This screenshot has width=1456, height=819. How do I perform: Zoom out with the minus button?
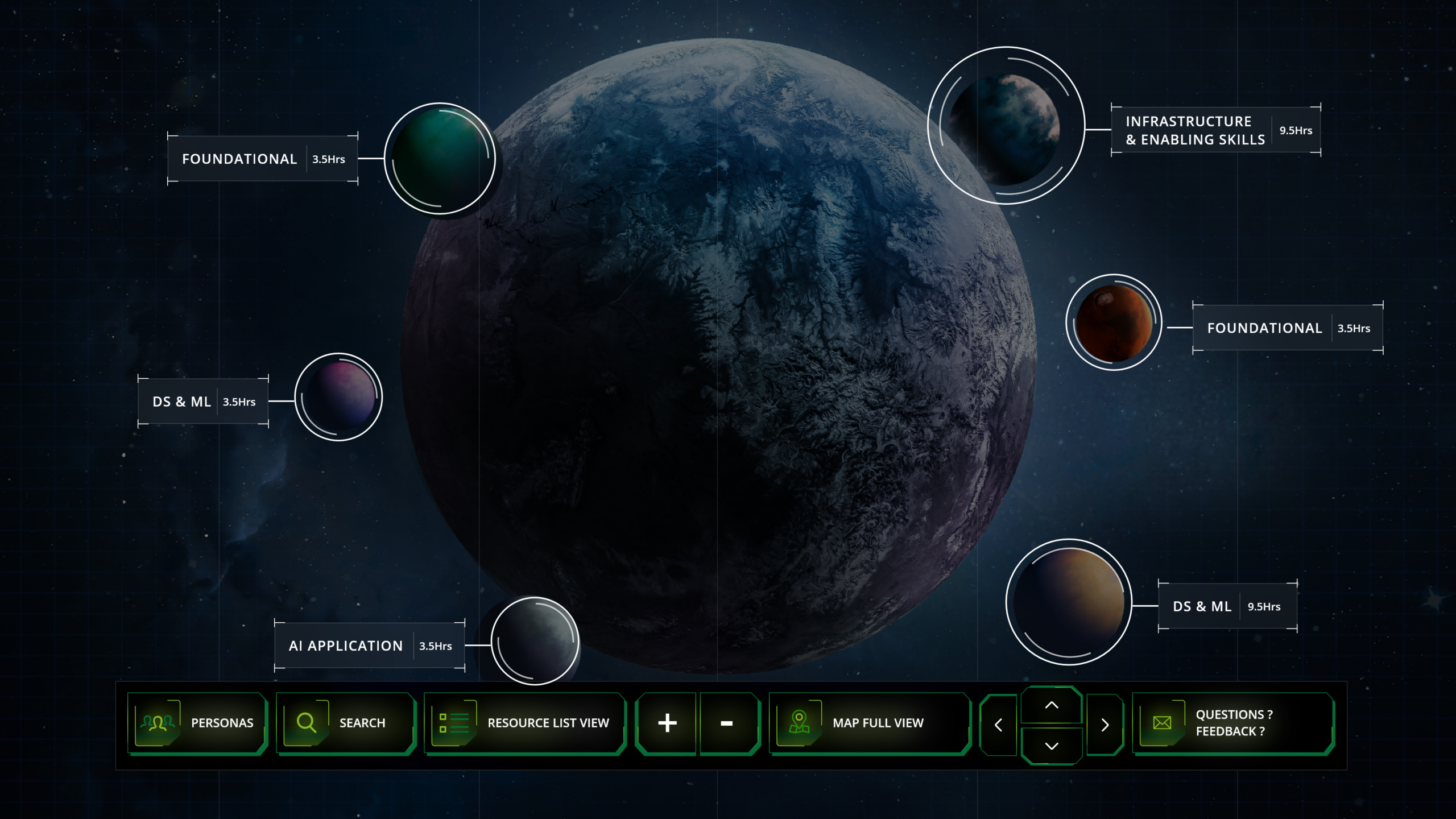(x=727, y=723)
